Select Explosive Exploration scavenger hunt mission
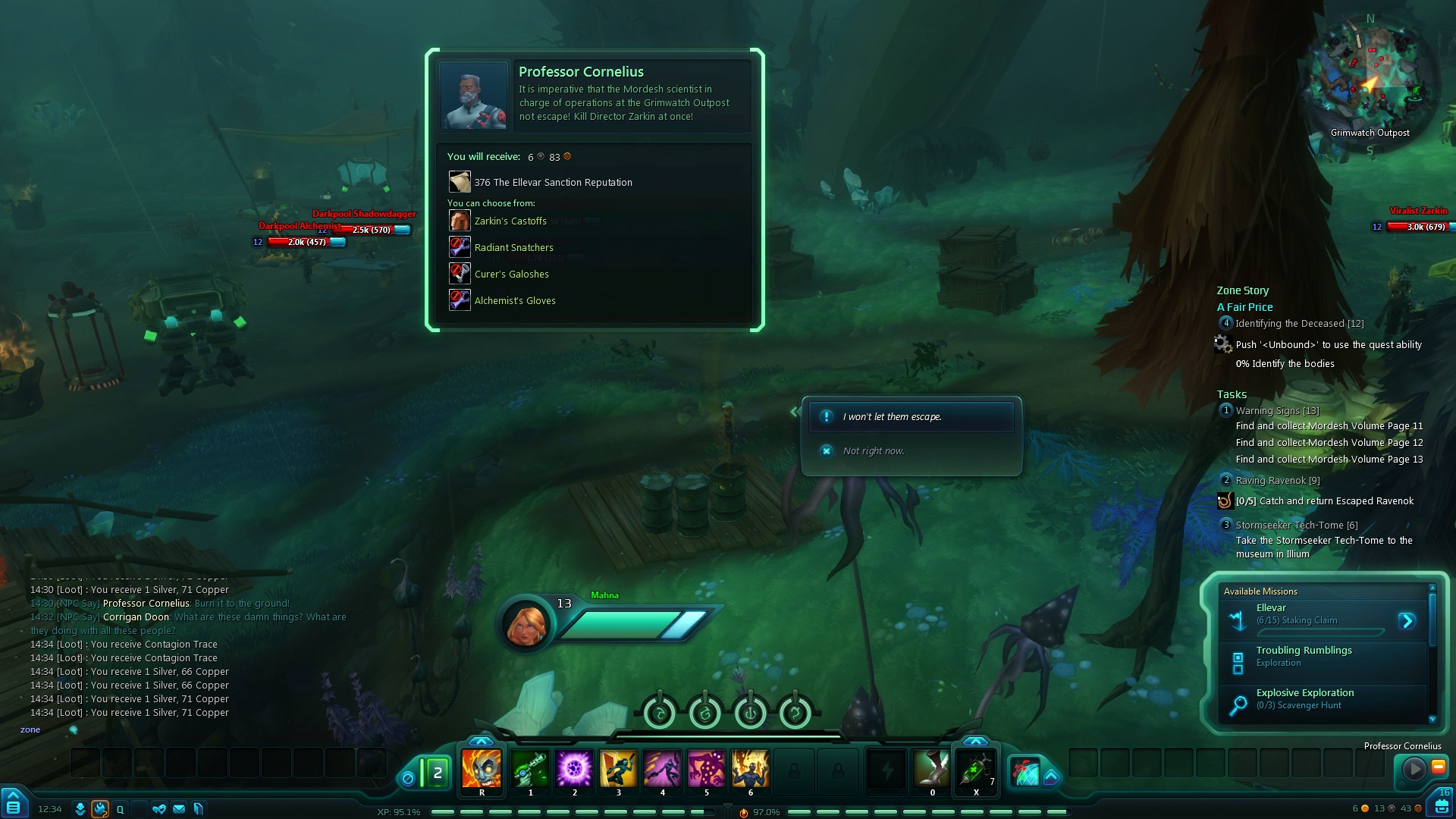 tap(1304, 698)
